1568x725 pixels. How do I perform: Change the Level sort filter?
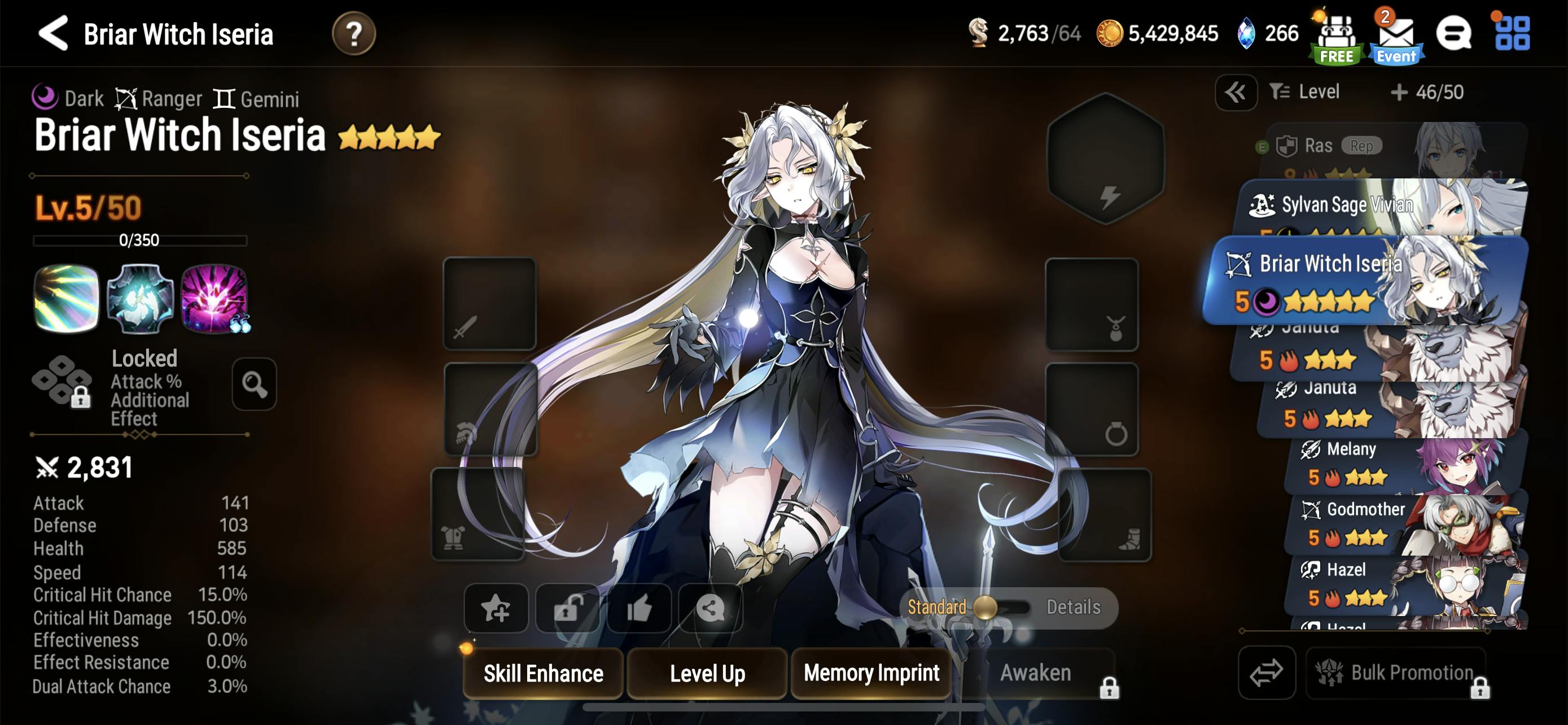tap(1304, 92)
